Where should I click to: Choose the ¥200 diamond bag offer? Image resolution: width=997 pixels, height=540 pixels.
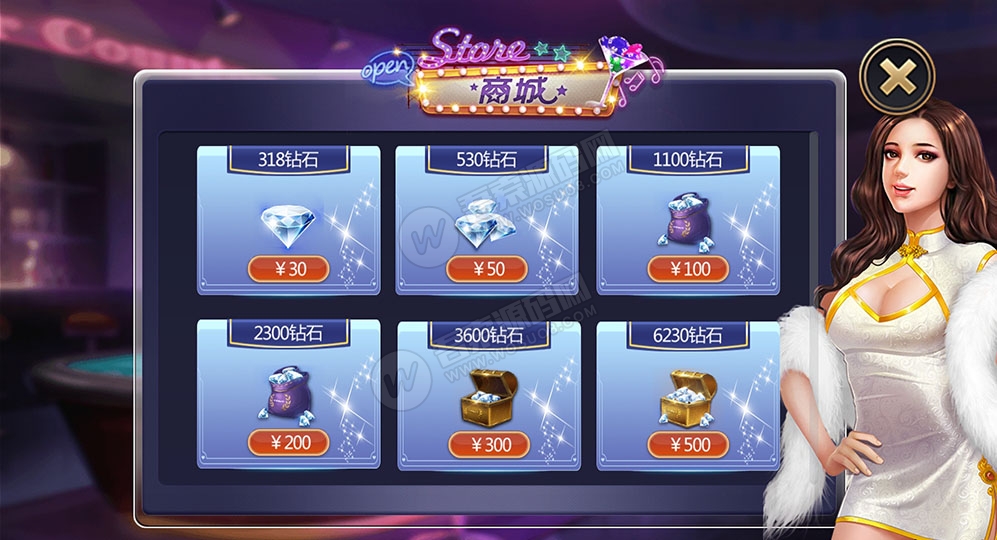tap(288, 442)
